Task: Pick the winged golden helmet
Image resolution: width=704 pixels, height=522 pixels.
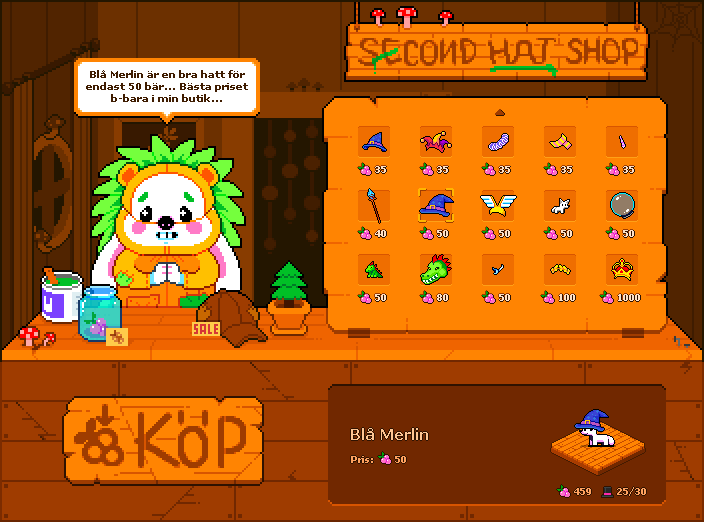Action: click(496, 206)
